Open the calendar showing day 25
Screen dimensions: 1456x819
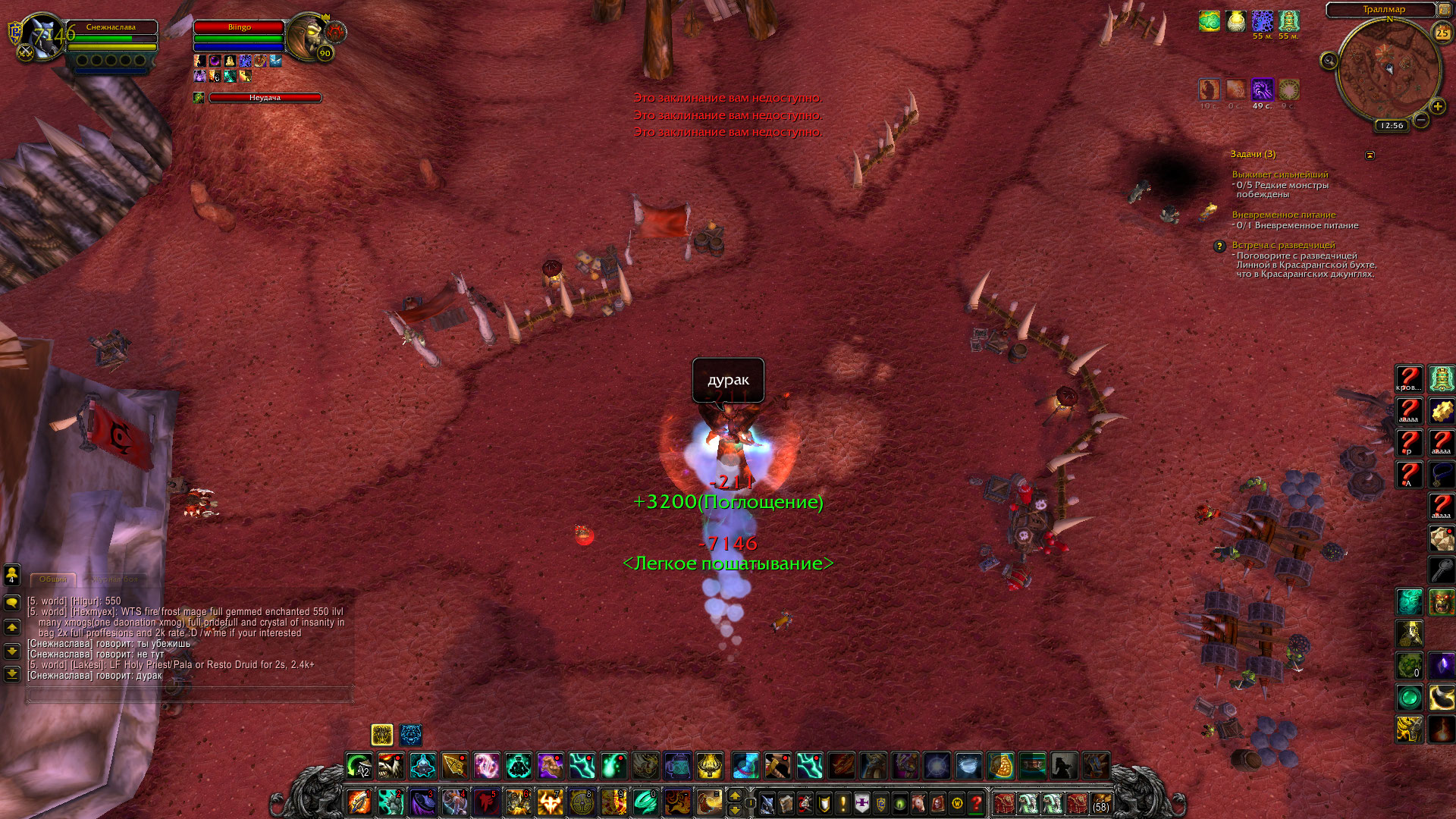click(x=1442, y=33)
